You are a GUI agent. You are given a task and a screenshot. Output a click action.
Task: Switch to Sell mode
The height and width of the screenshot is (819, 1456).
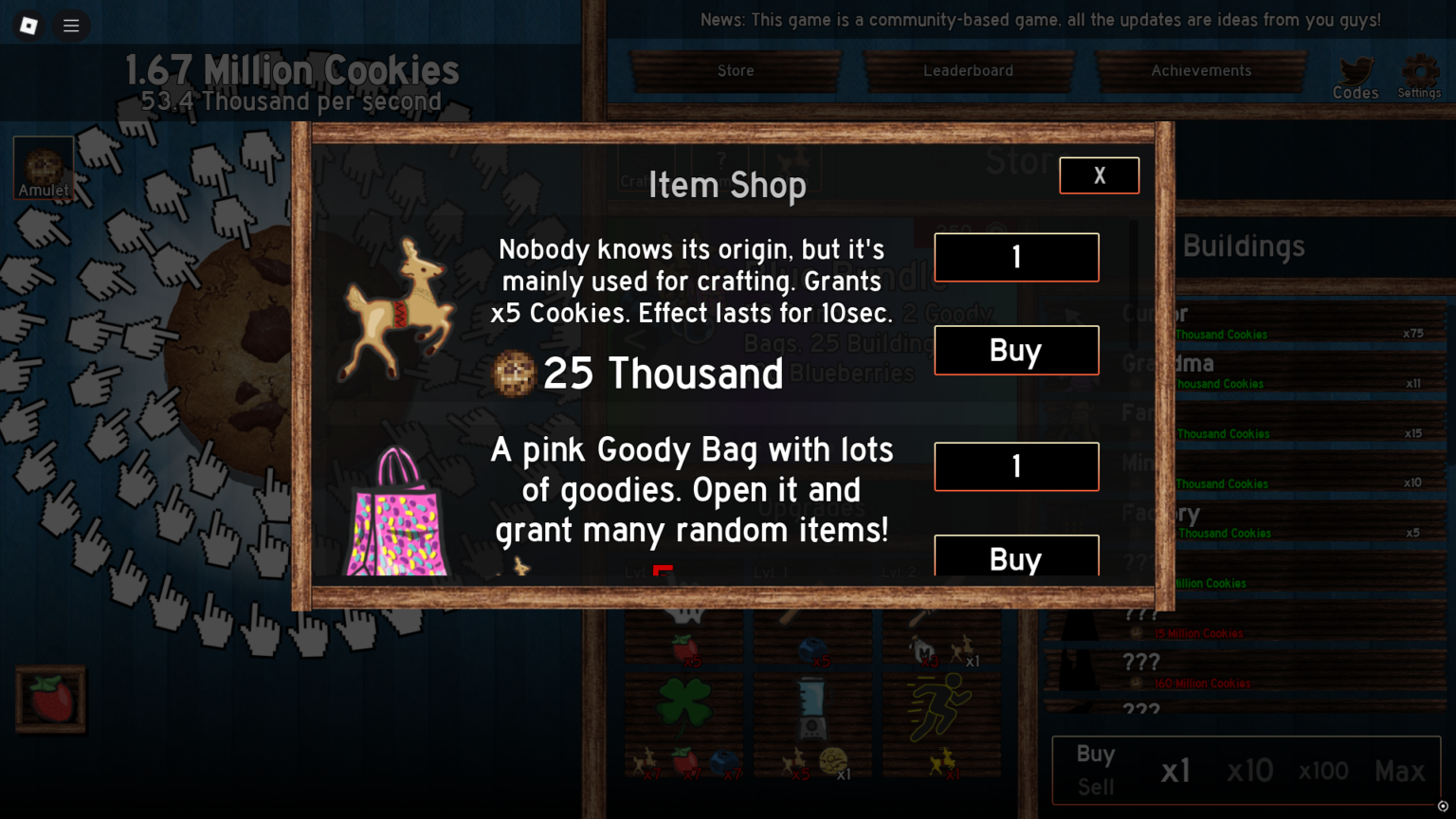click(x=1095, y=788)
